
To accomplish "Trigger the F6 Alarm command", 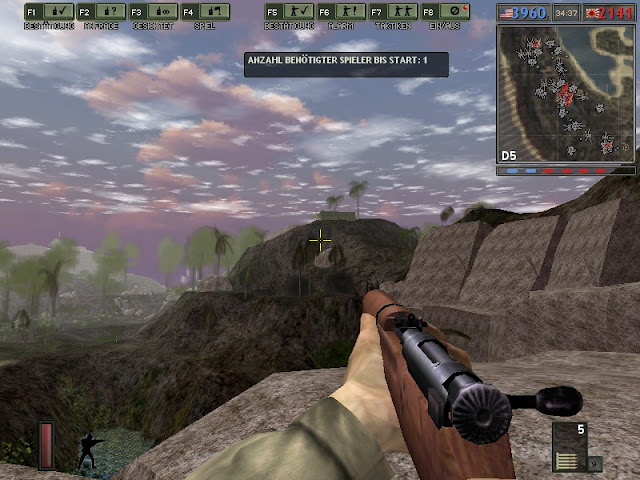I will coord(338,12).
